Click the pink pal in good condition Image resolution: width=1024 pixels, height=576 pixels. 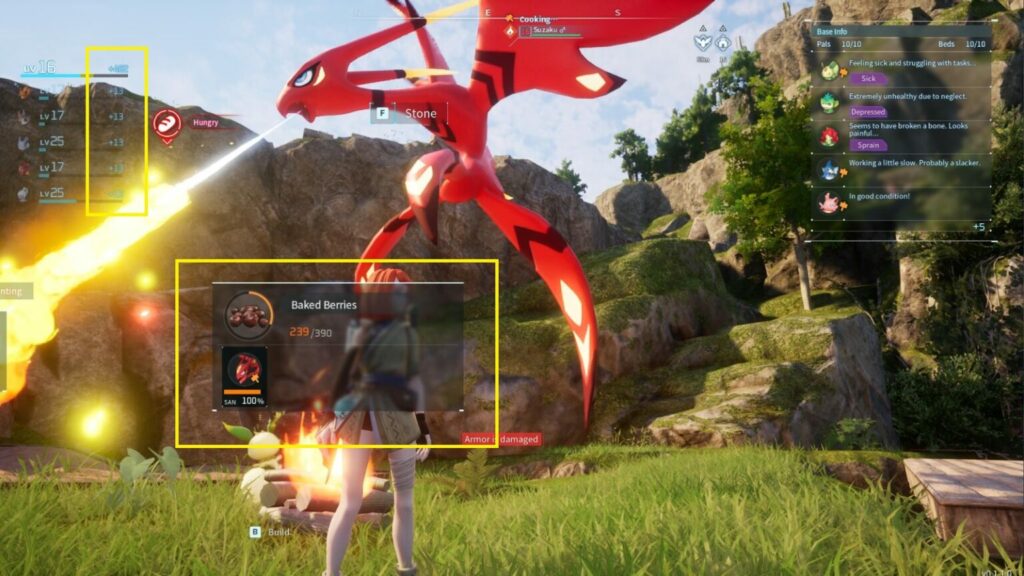[830, 202]
